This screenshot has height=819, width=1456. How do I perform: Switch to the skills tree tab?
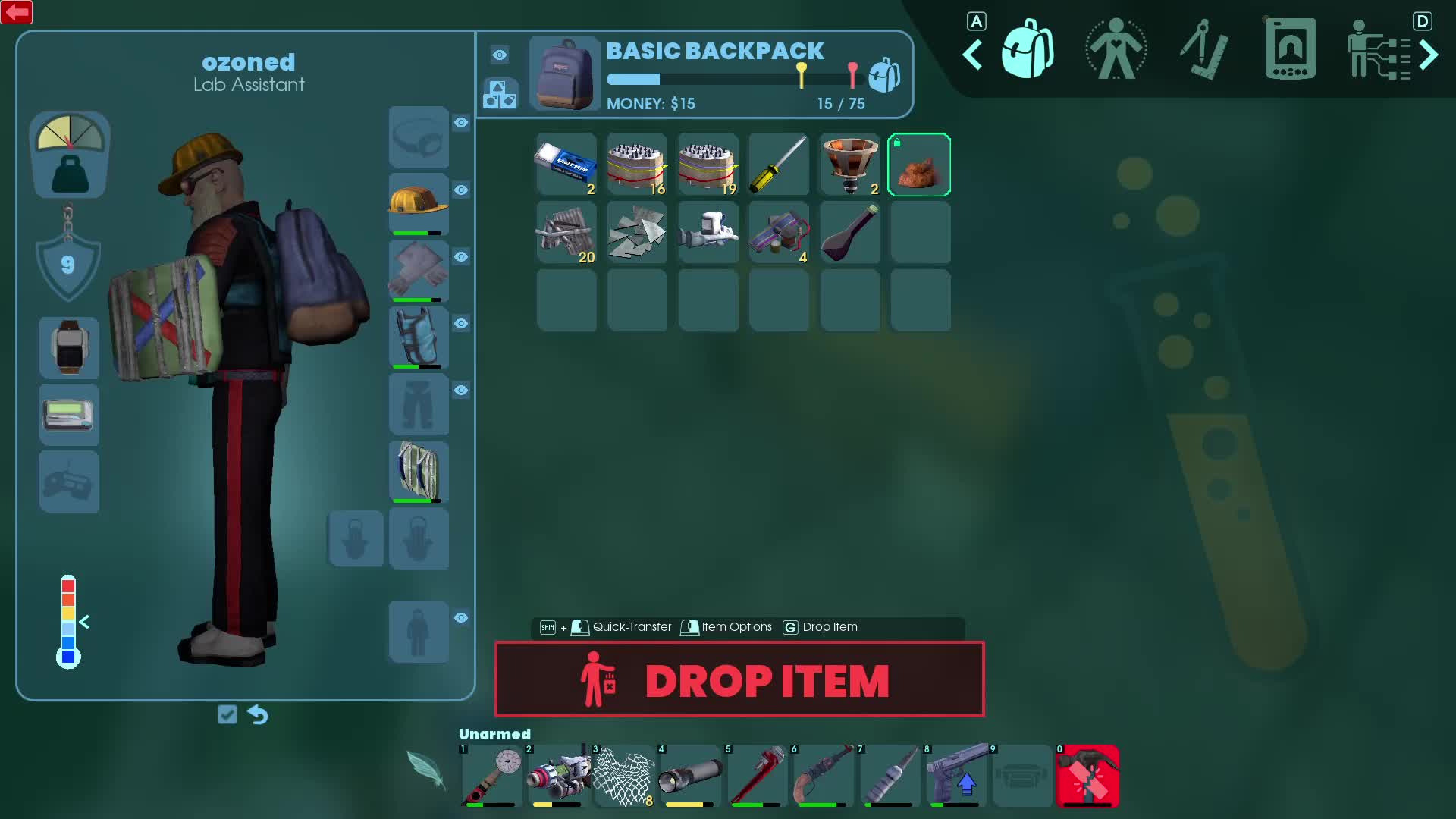click(1377, 50)
